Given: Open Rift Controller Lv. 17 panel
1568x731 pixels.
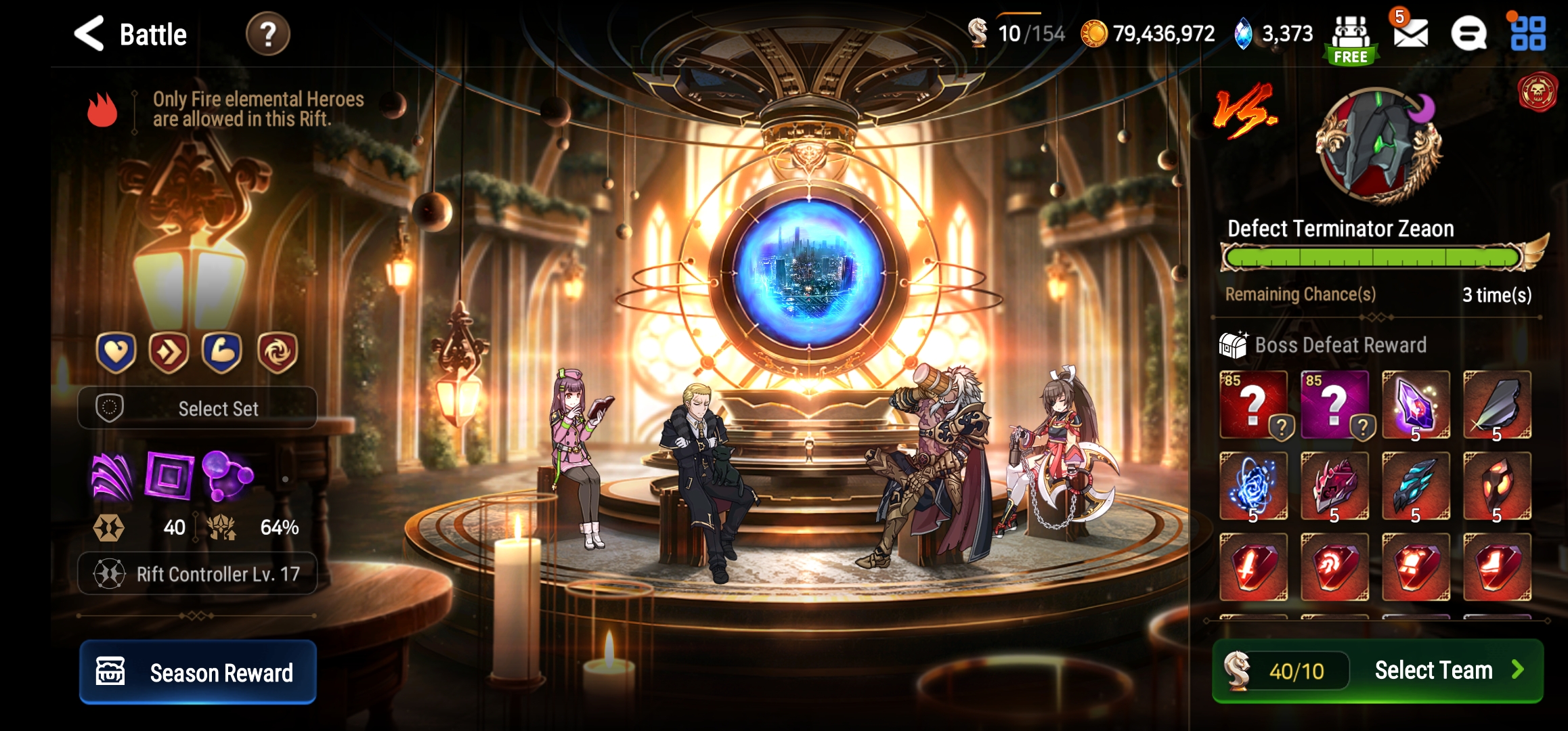Looking at the screenshot, I should coord(196,573).
